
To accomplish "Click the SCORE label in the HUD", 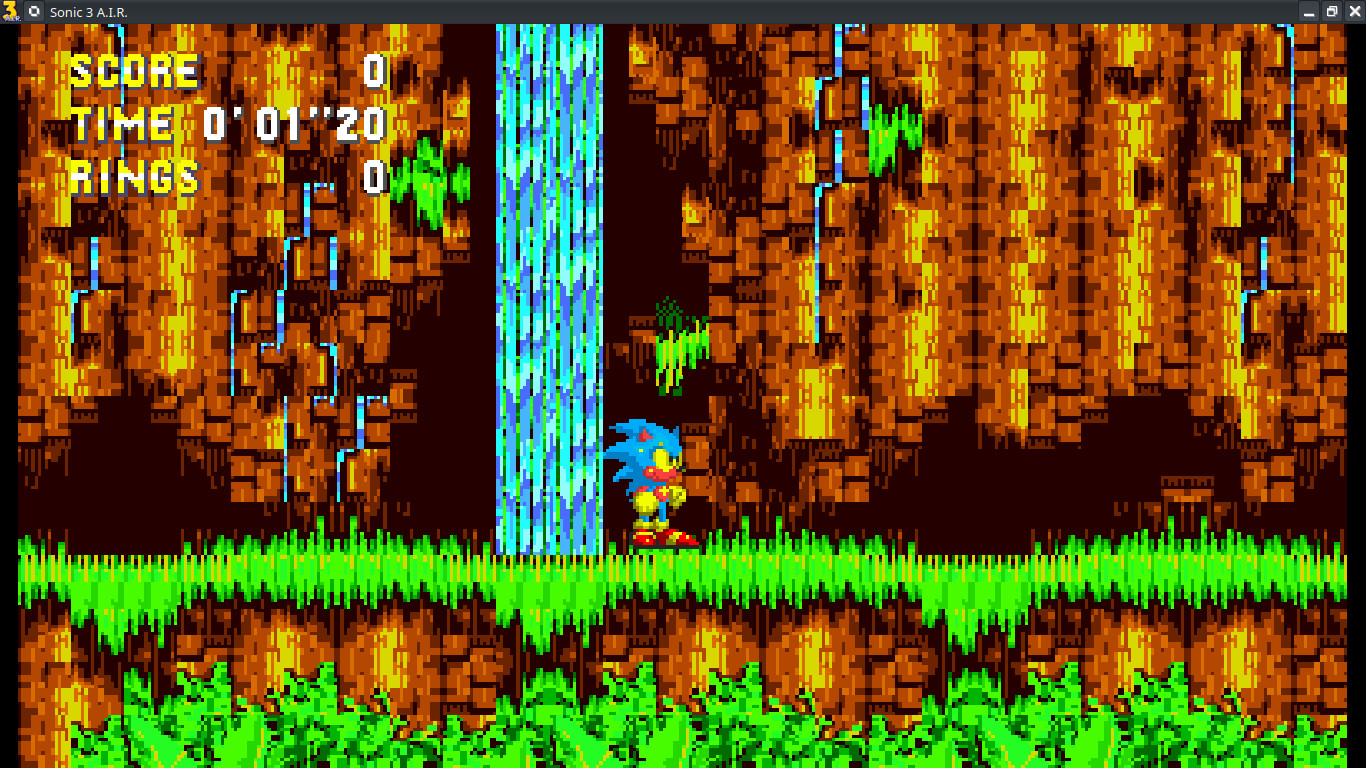I will (x=133, y=70).
